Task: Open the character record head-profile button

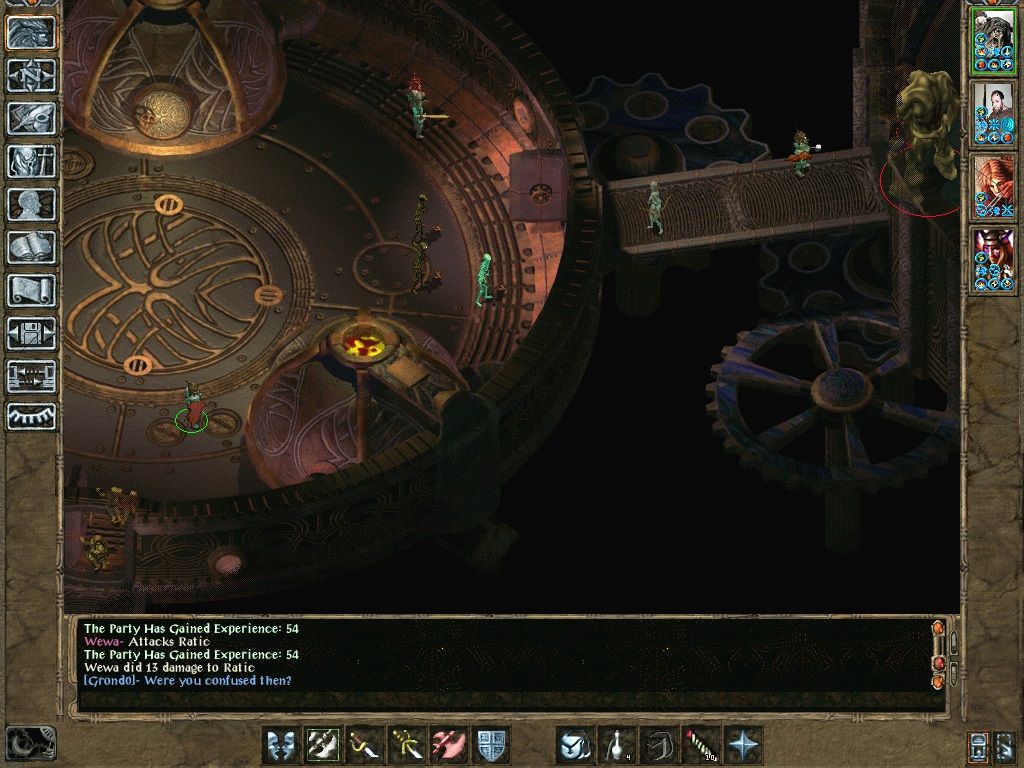Action: 31,204
